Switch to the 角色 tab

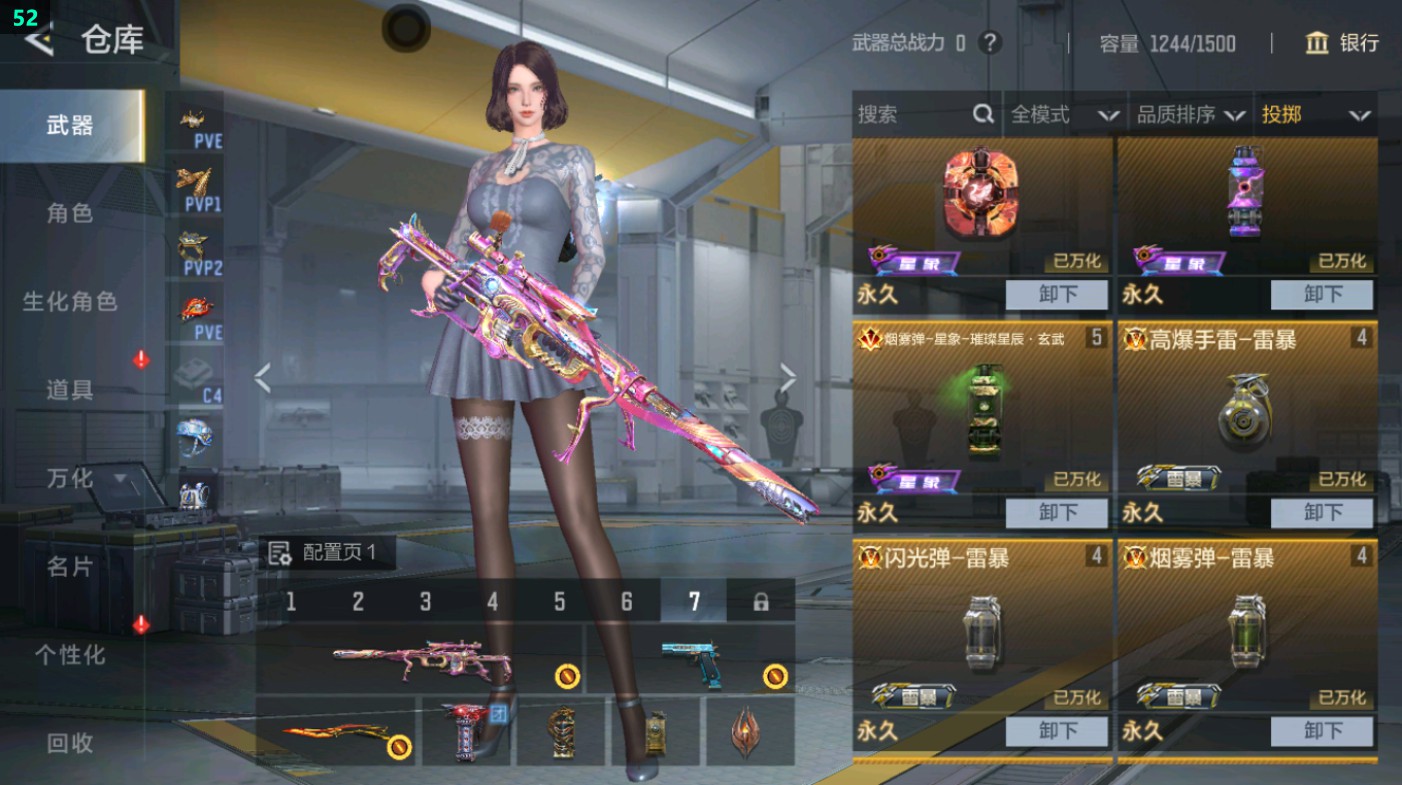[x=70, y=213]
